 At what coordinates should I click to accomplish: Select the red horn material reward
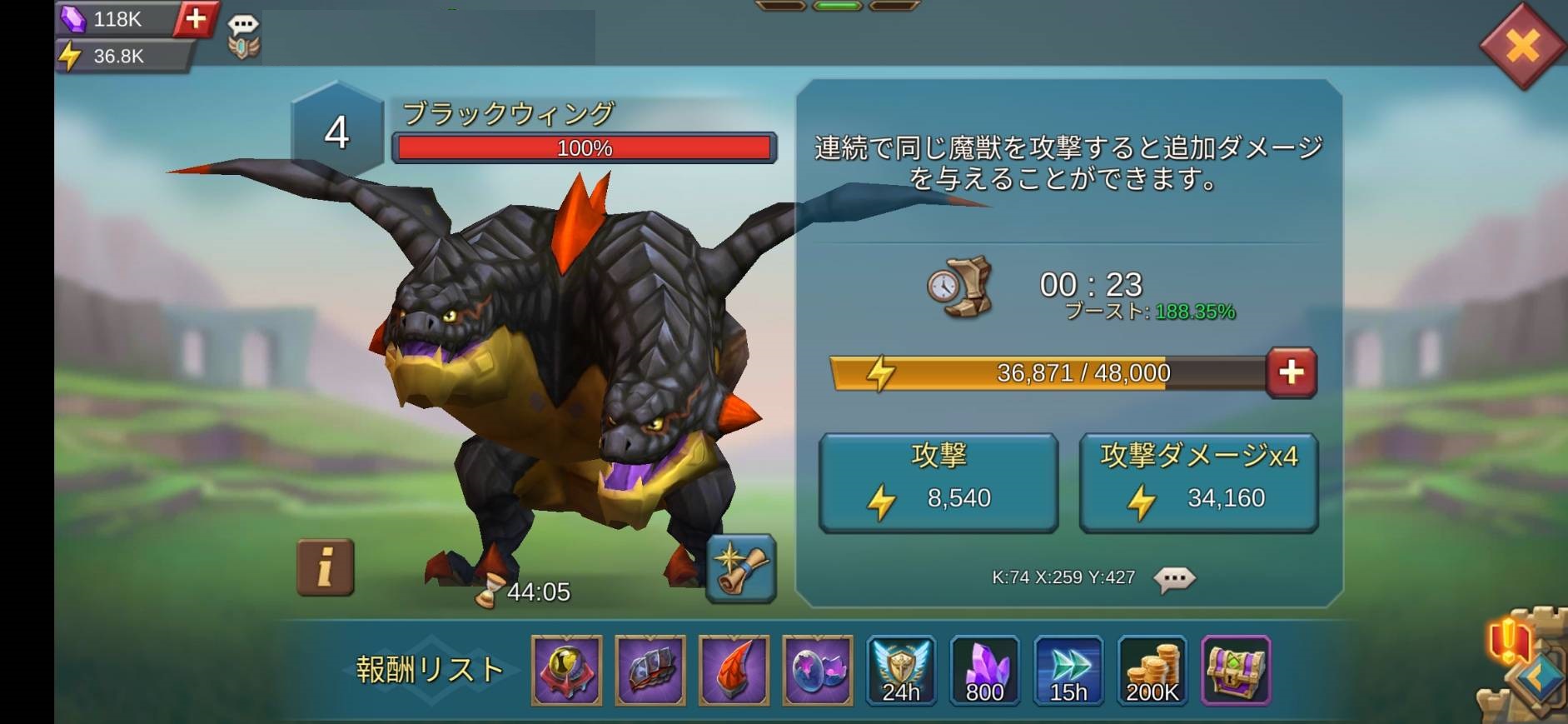tap(734, 671)
